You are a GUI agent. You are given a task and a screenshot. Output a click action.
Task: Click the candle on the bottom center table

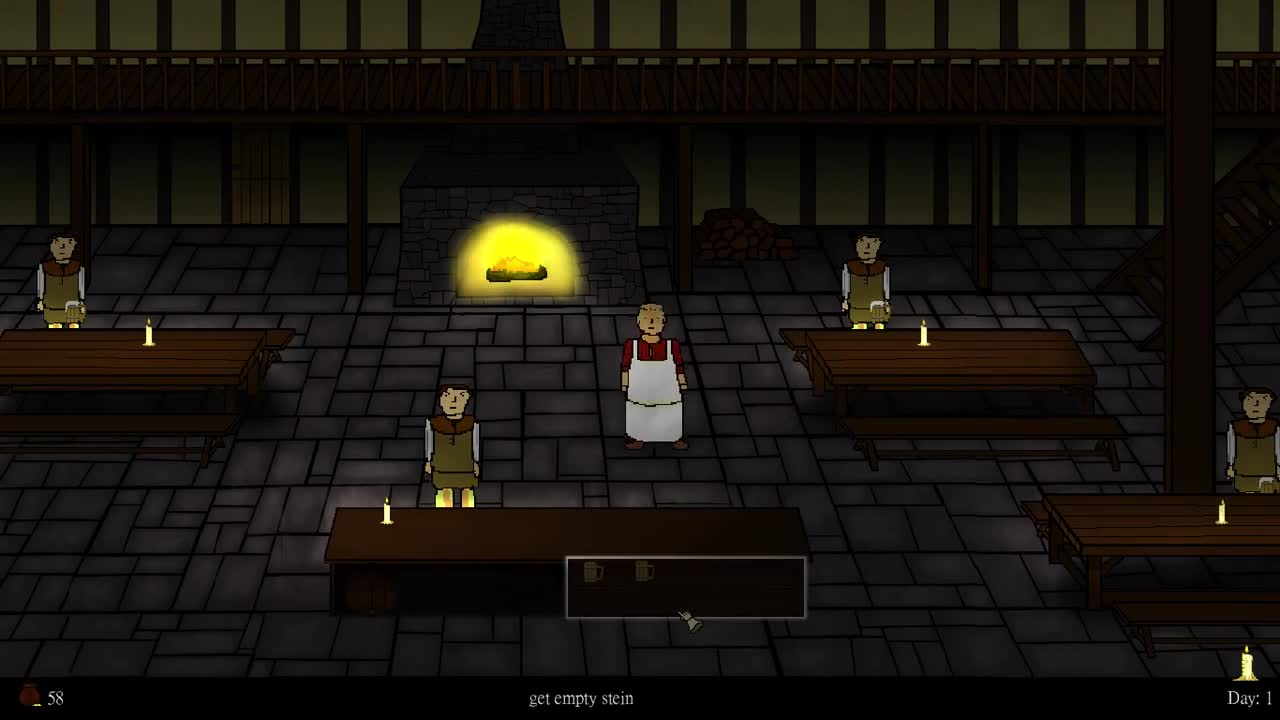pyautogui.click(x=385, y=512)
